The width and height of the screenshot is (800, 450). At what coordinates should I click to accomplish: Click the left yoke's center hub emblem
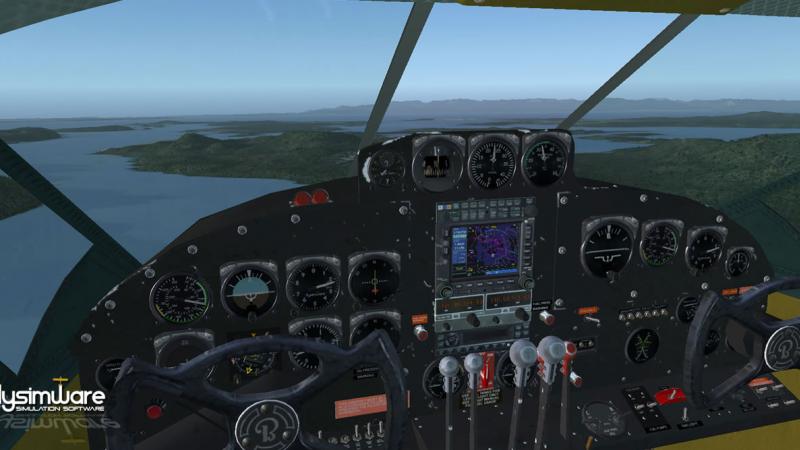(266, 425)
